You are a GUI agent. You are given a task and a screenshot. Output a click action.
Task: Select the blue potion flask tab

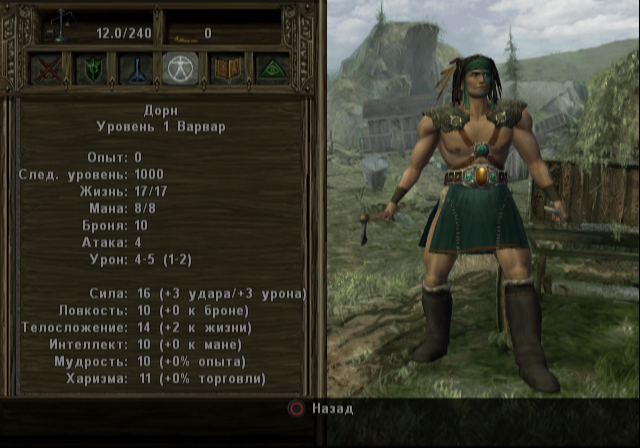point(135,69)
